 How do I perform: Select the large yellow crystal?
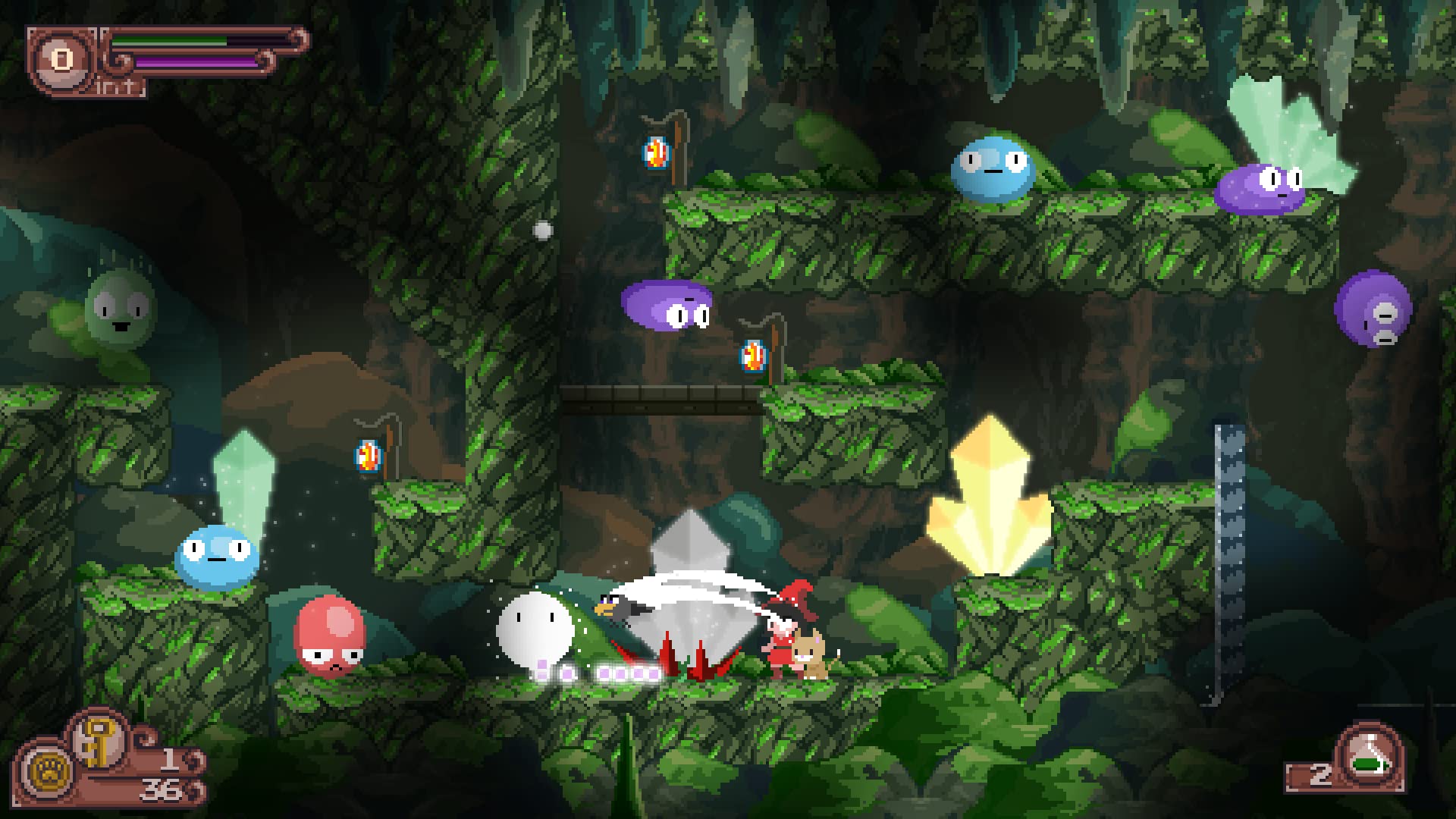(990, 500)
